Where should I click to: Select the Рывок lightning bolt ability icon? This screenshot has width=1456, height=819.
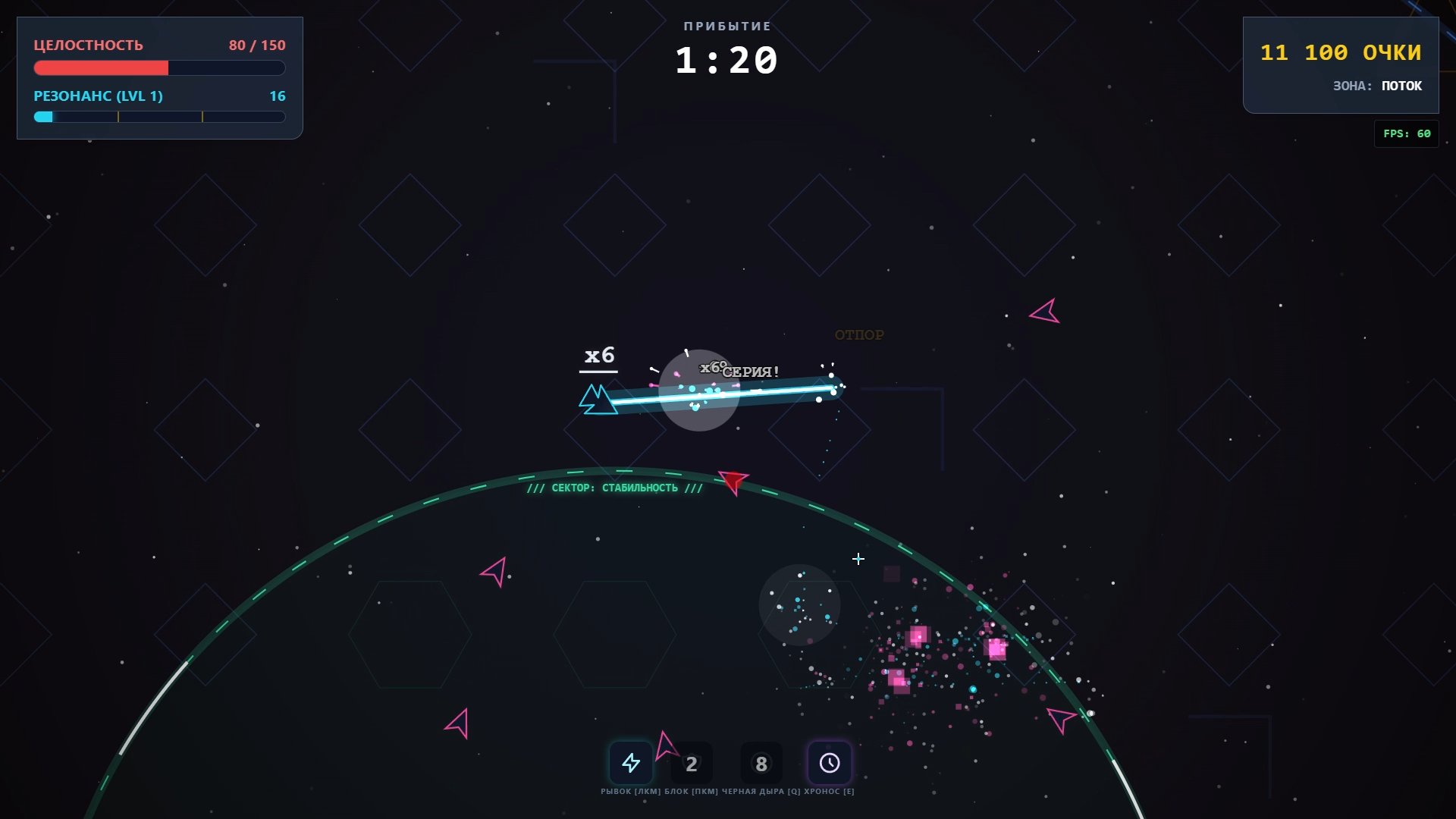632,763
